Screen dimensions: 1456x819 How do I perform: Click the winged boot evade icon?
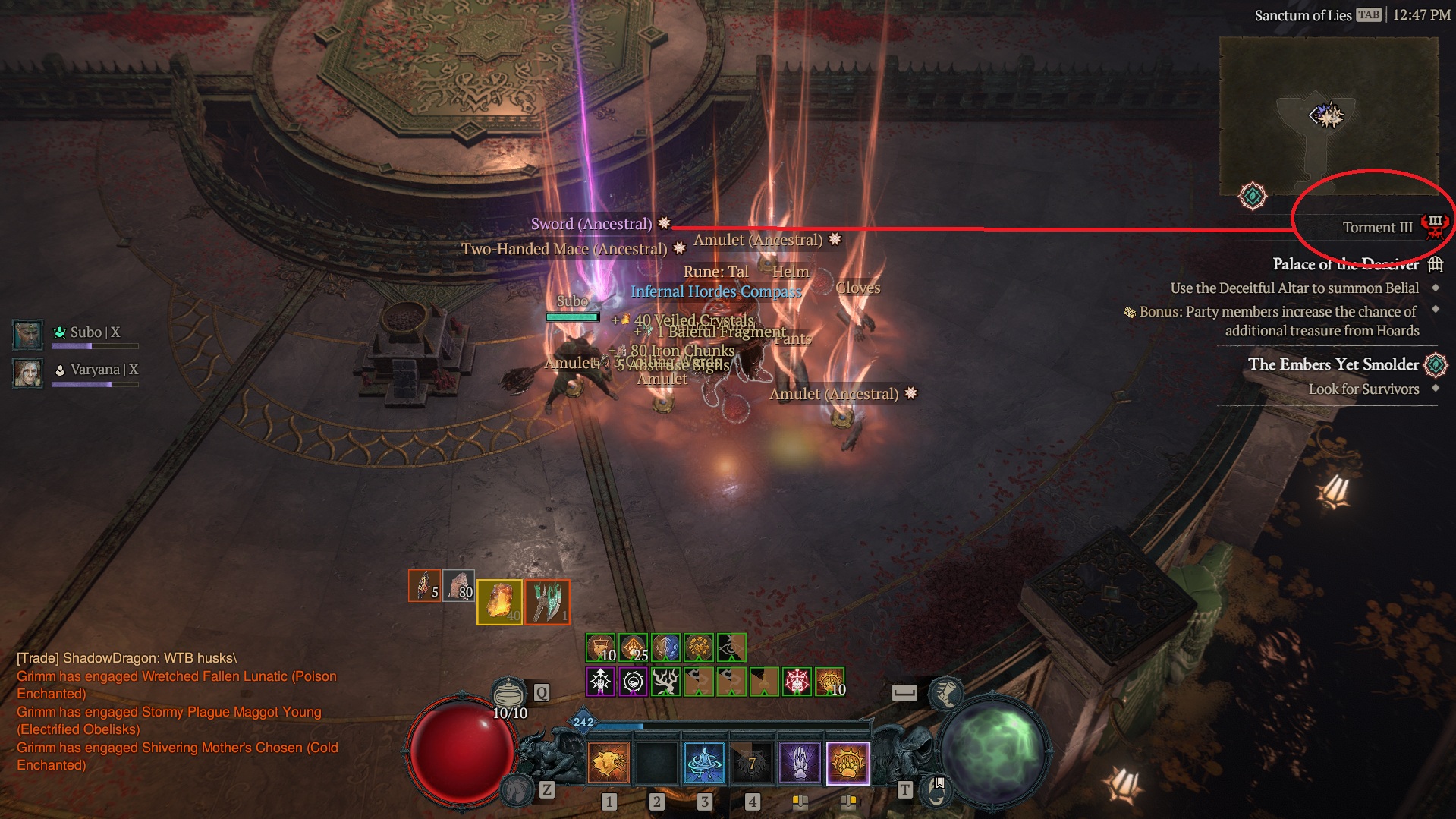(x=945, y=692)
